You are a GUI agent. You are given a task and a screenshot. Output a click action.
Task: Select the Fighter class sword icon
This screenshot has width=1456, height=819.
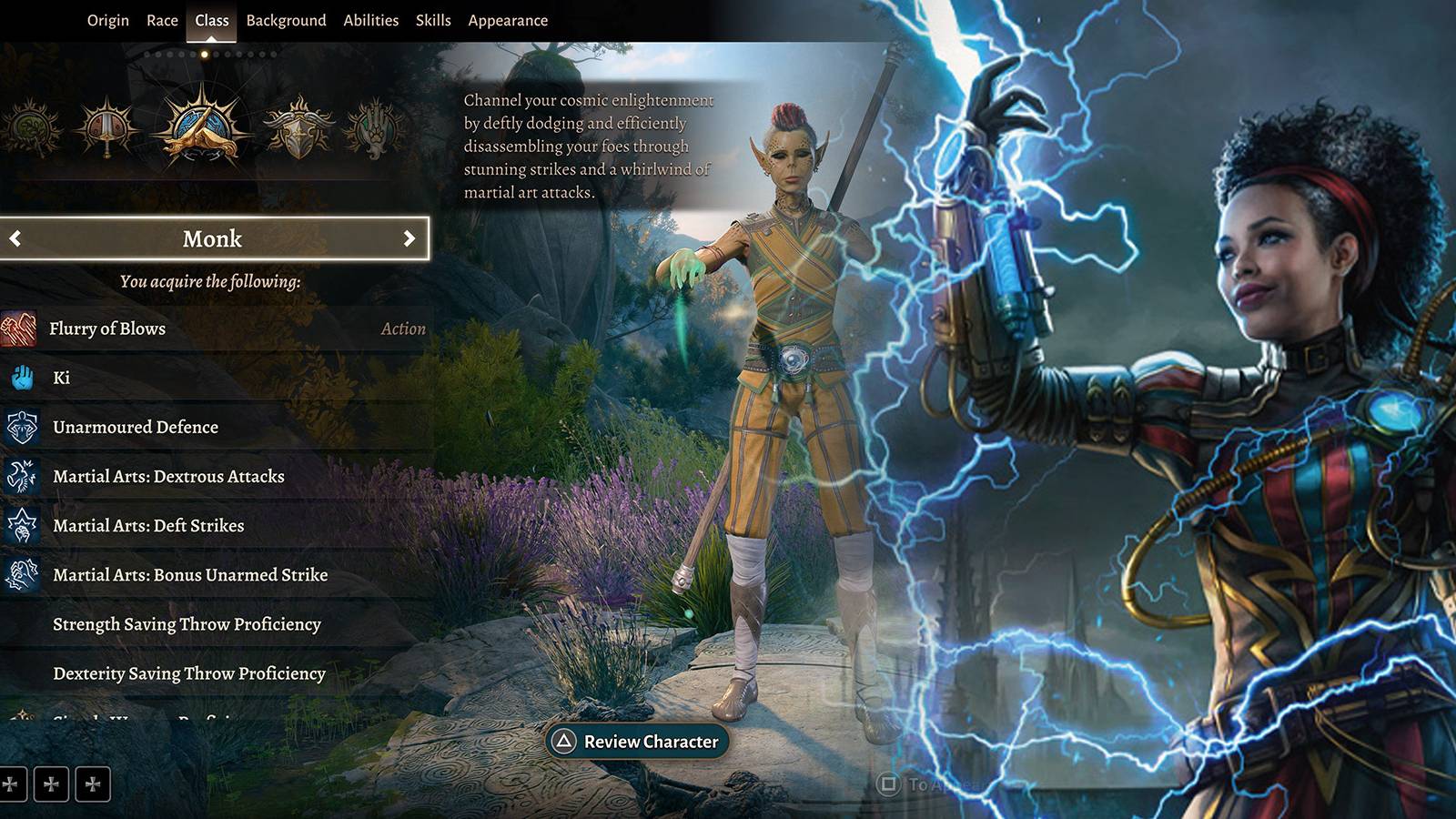(109, 127)
